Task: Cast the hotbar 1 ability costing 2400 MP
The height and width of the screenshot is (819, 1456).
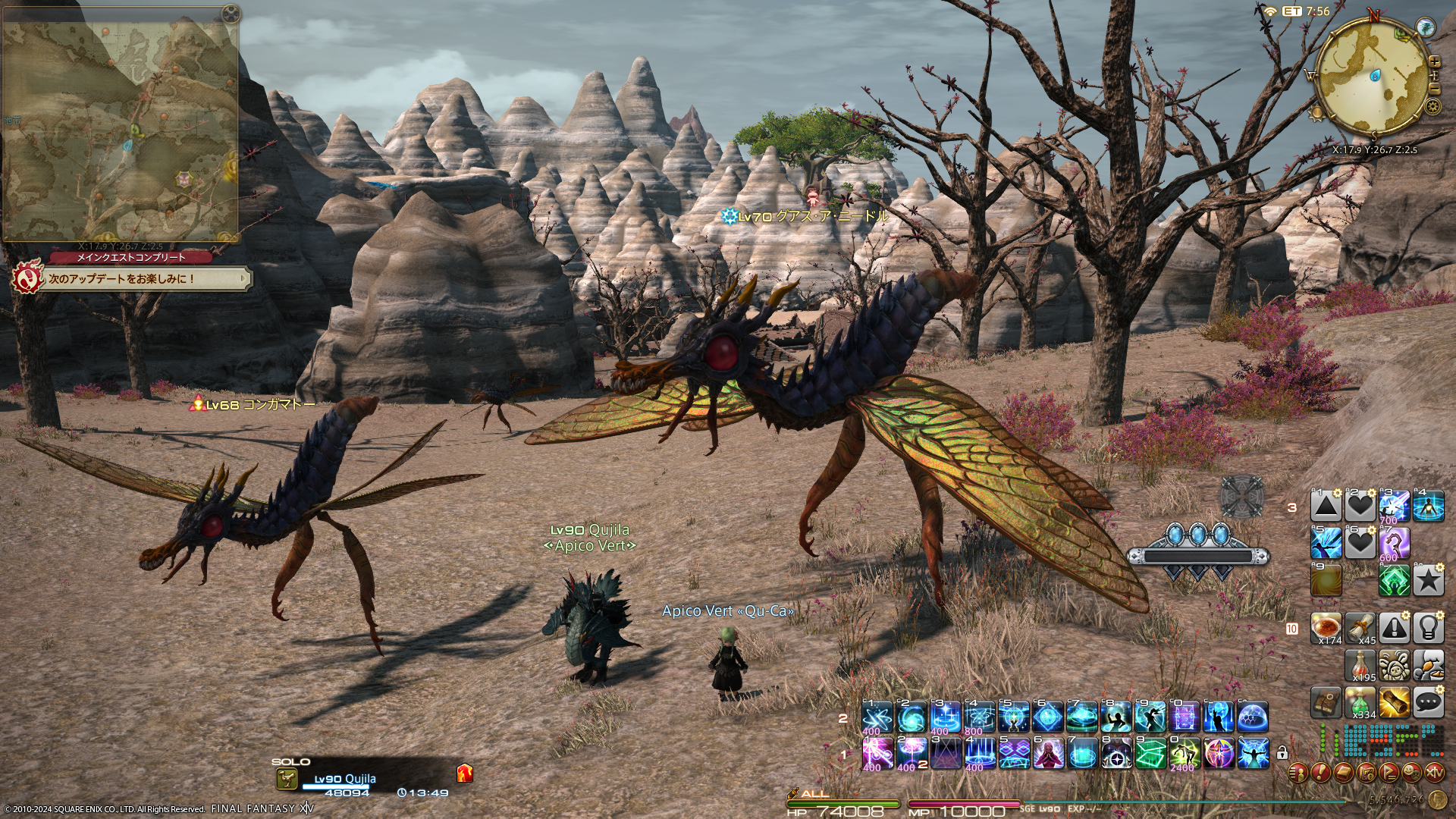Action: [1185, 753]
